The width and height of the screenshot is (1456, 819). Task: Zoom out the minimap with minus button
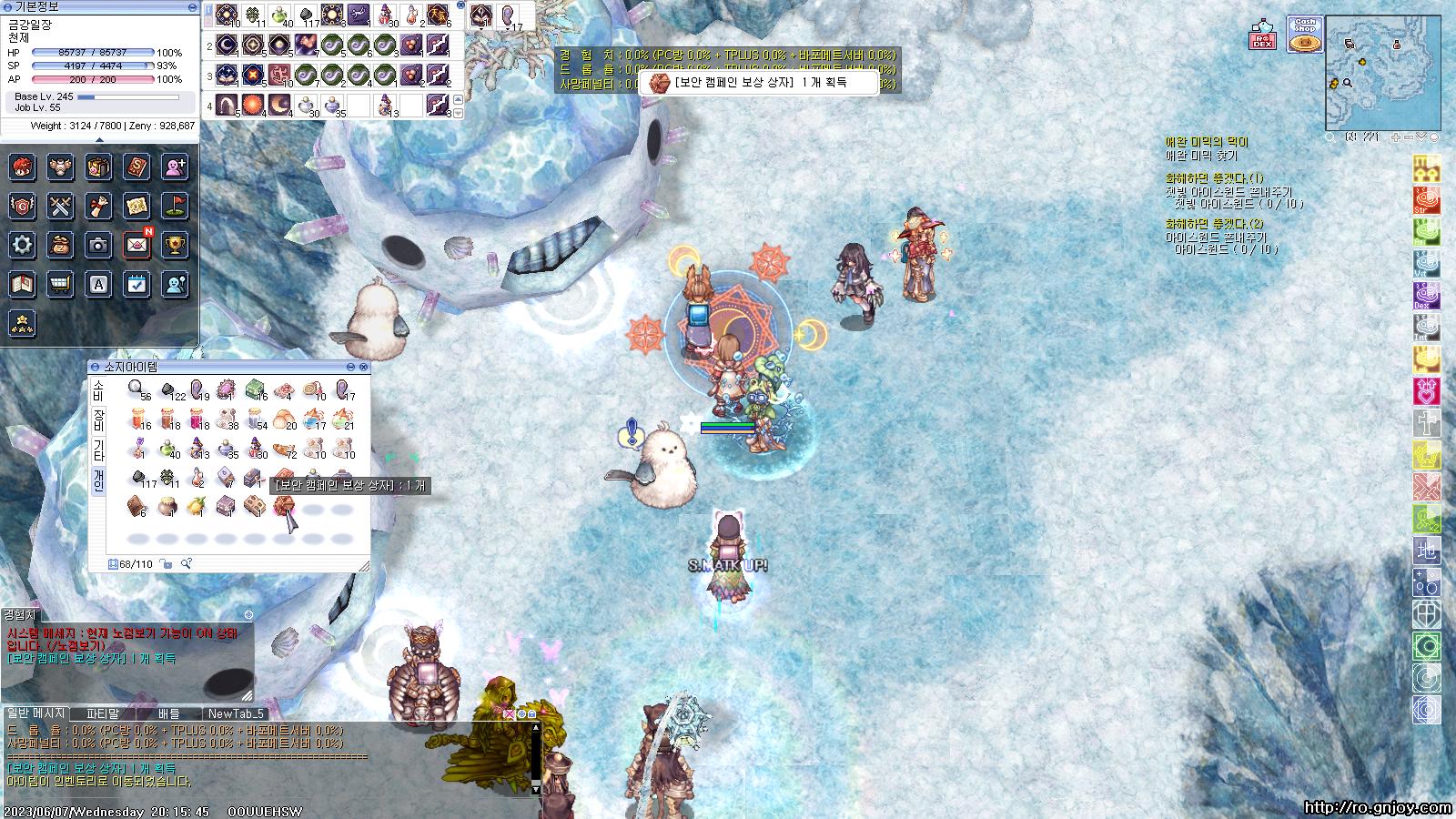point(1410,137)
